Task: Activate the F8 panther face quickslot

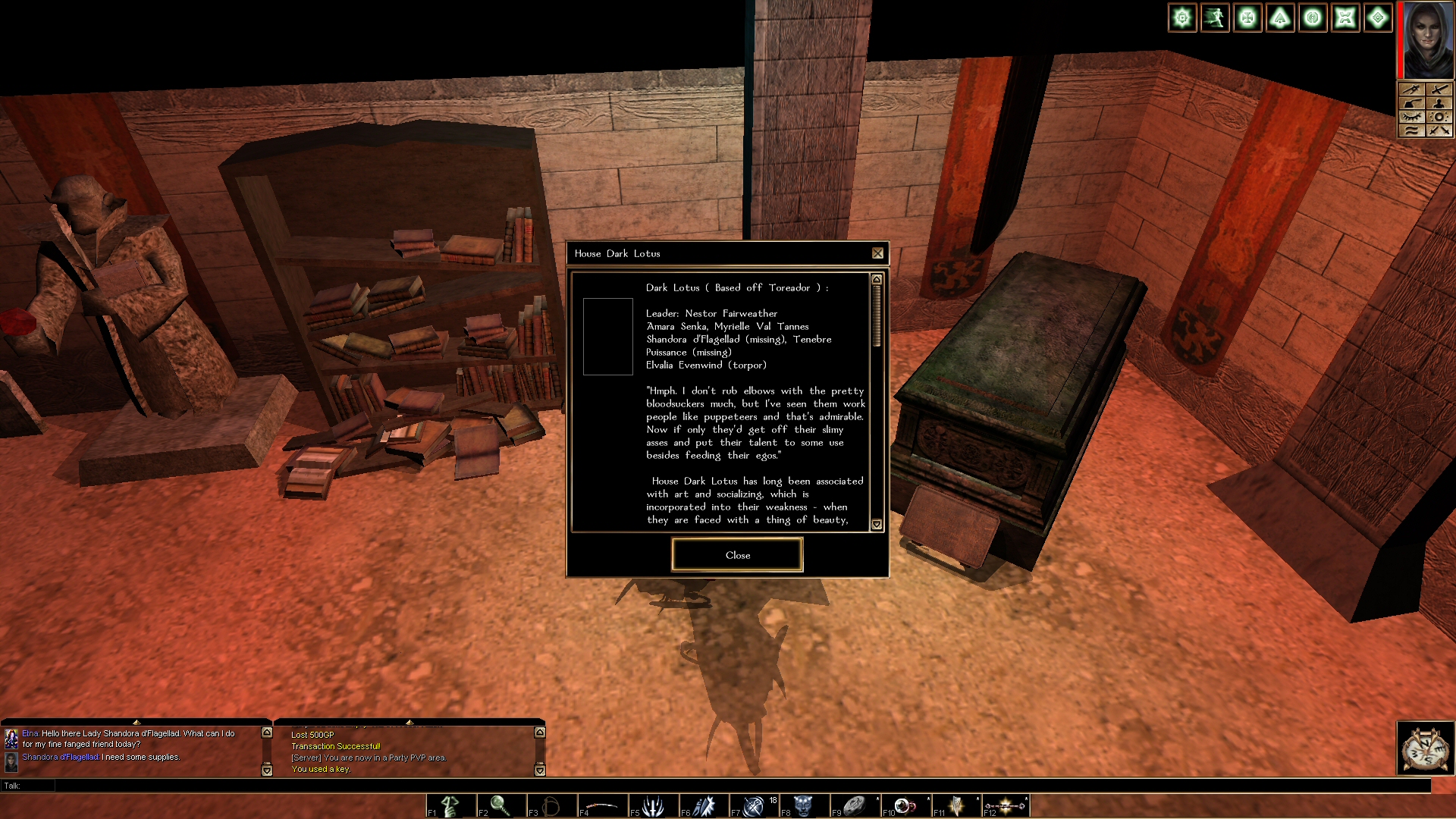Action: click(805, 805)
